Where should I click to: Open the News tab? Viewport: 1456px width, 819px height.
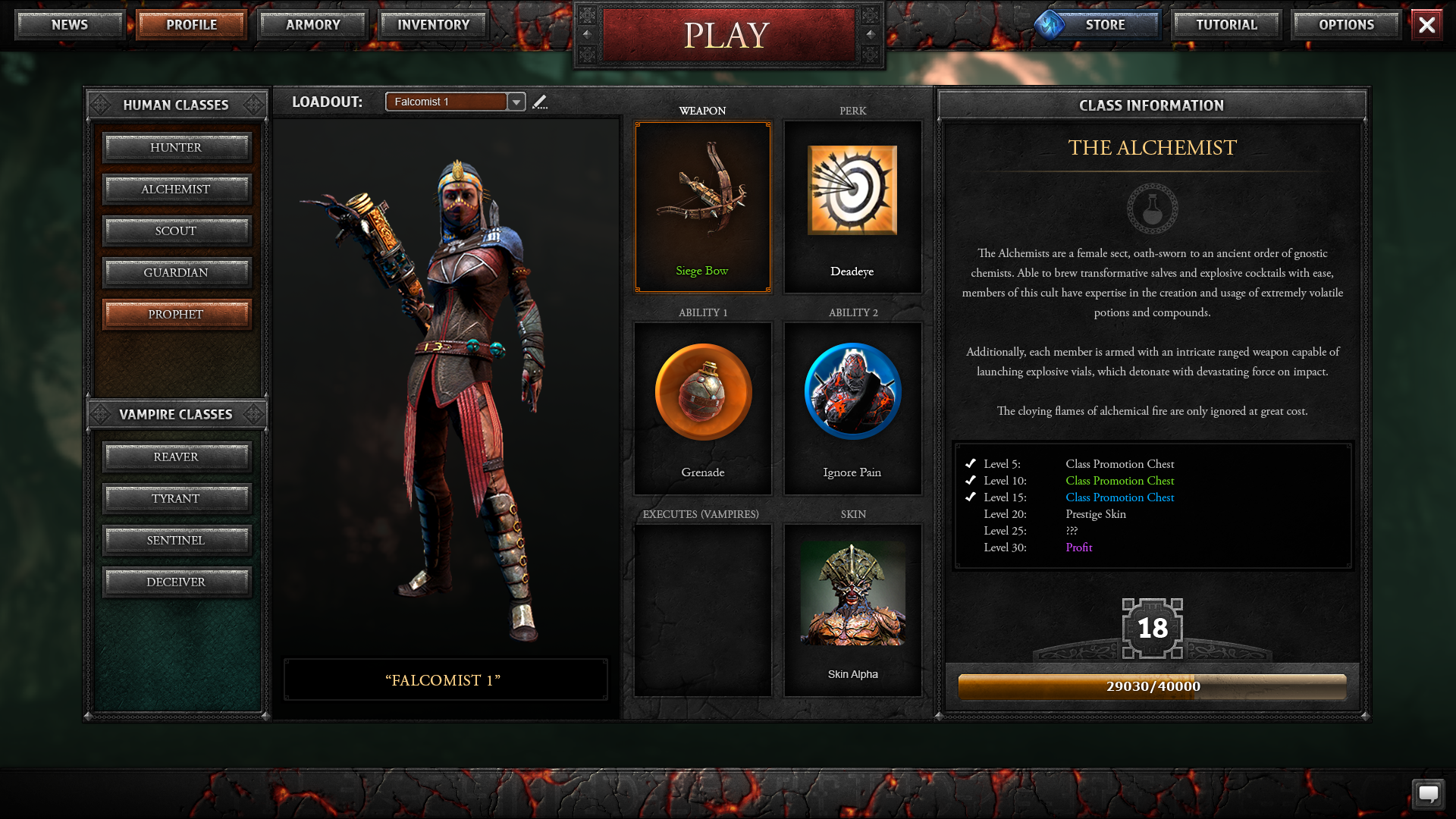pos(70,25)
